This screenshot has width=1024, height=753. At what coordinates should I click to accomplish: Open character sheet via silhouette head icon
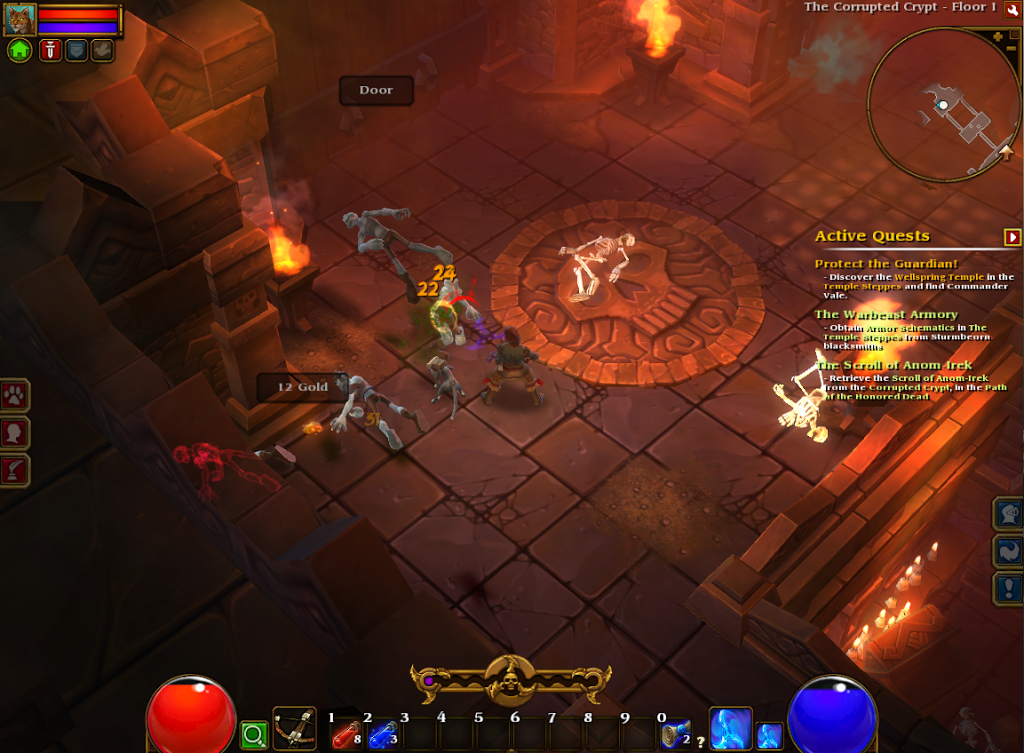(x=15, y=433)
